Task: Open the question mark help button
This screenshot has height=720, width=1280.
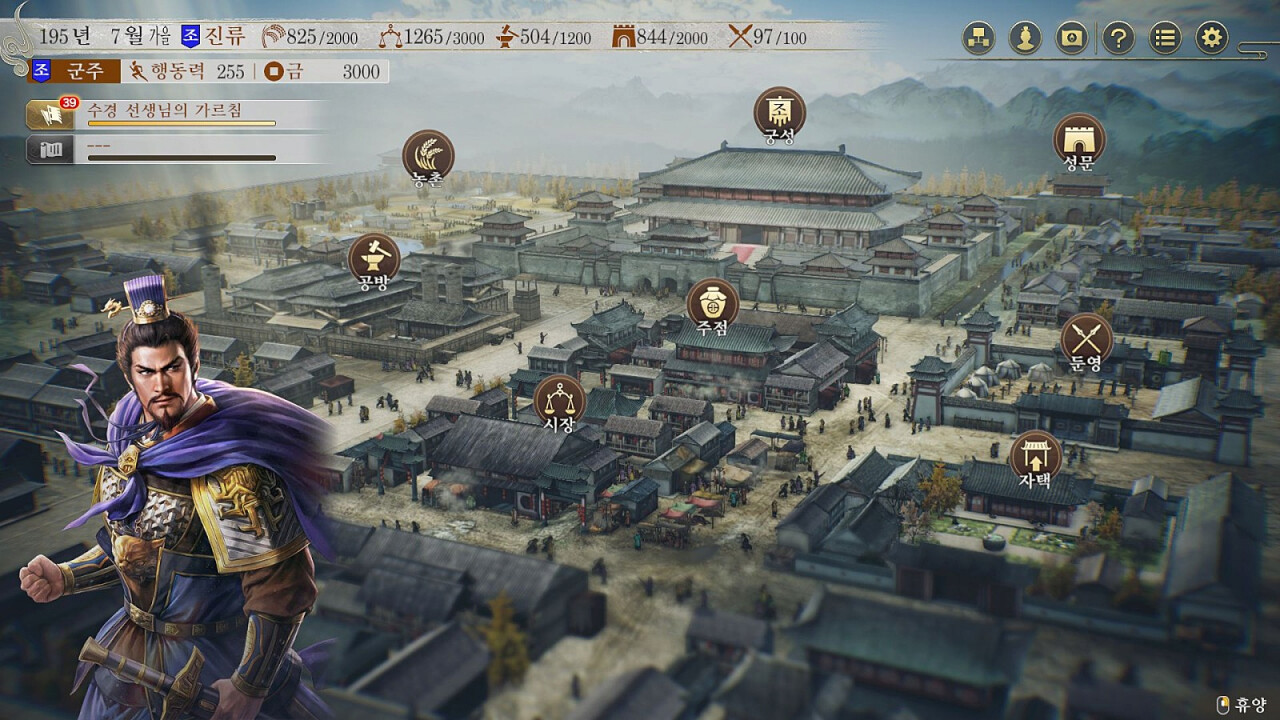Action: [1118, 39]
